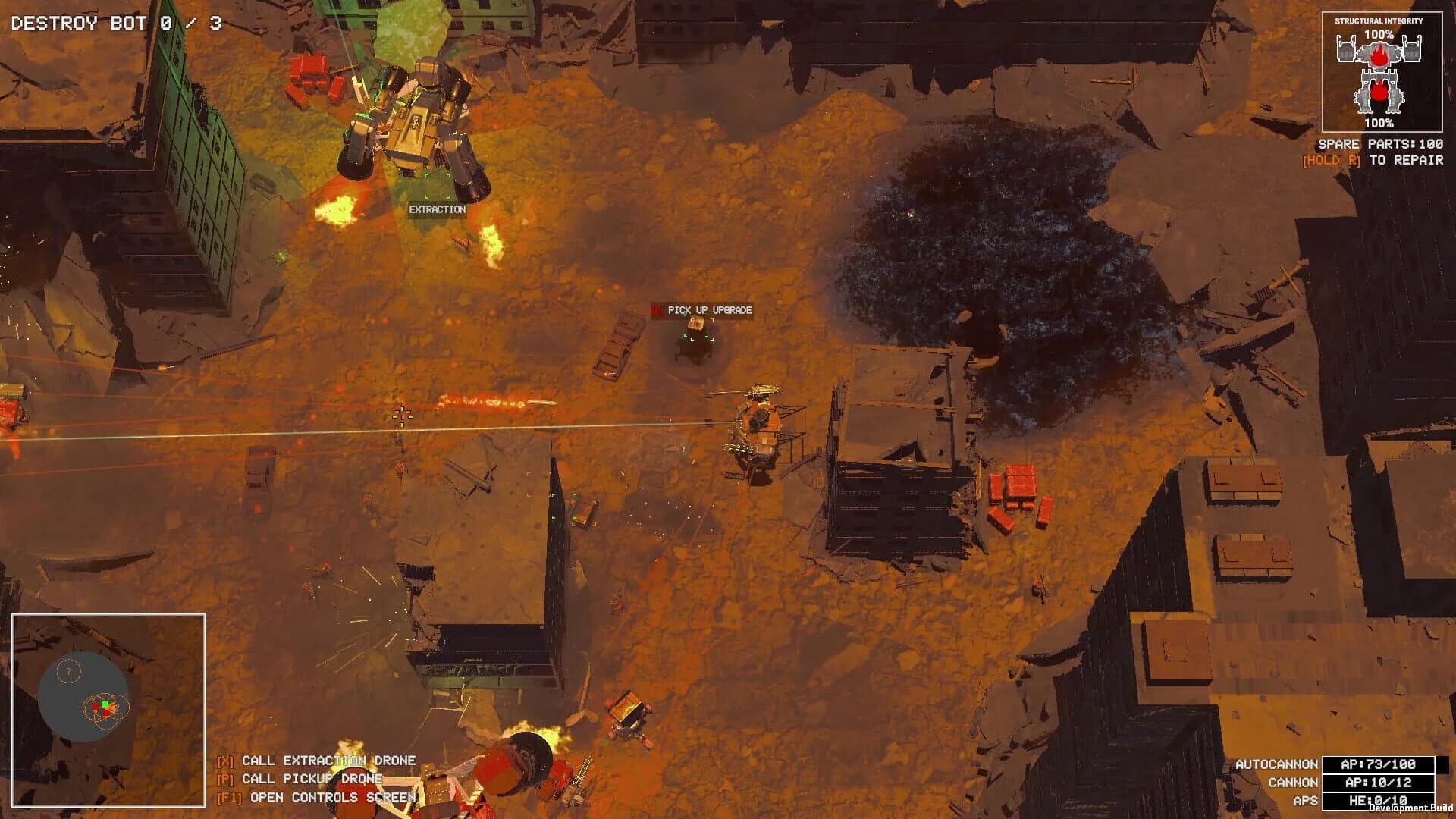This screenshot has width=1456, height=819.
Task: Click the upper torso mech icon showing 100%
Action: pyautogui.click(x=1380, y=52)
